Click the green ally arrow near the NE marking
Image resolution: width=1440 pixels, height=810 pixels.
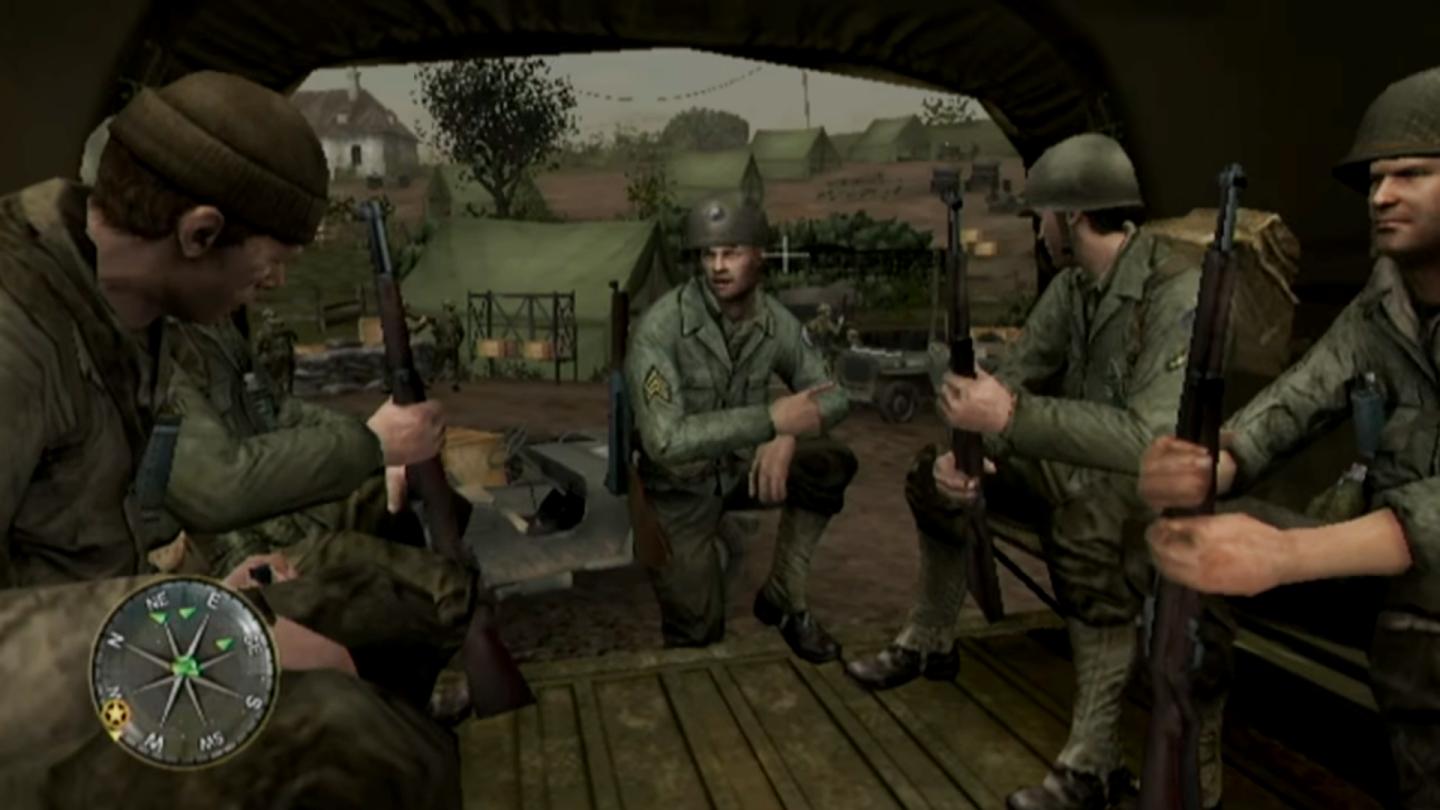[160, 617]
